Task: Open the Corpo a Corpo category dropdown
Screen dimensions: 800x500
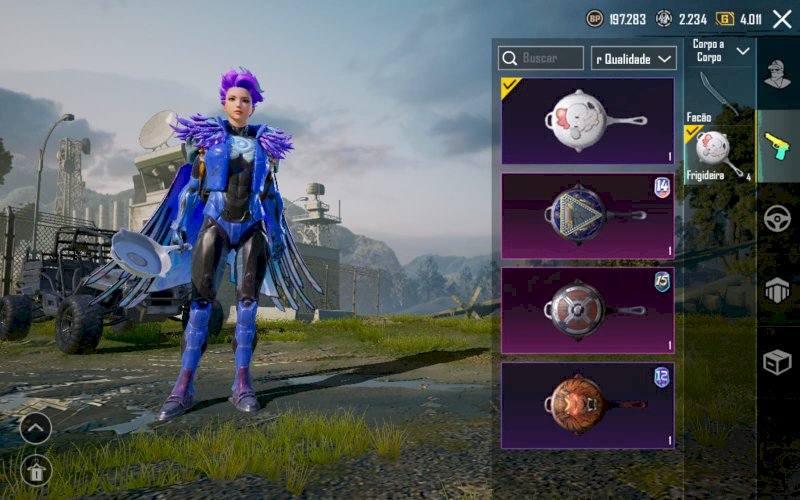Action: tap(720, 51)
